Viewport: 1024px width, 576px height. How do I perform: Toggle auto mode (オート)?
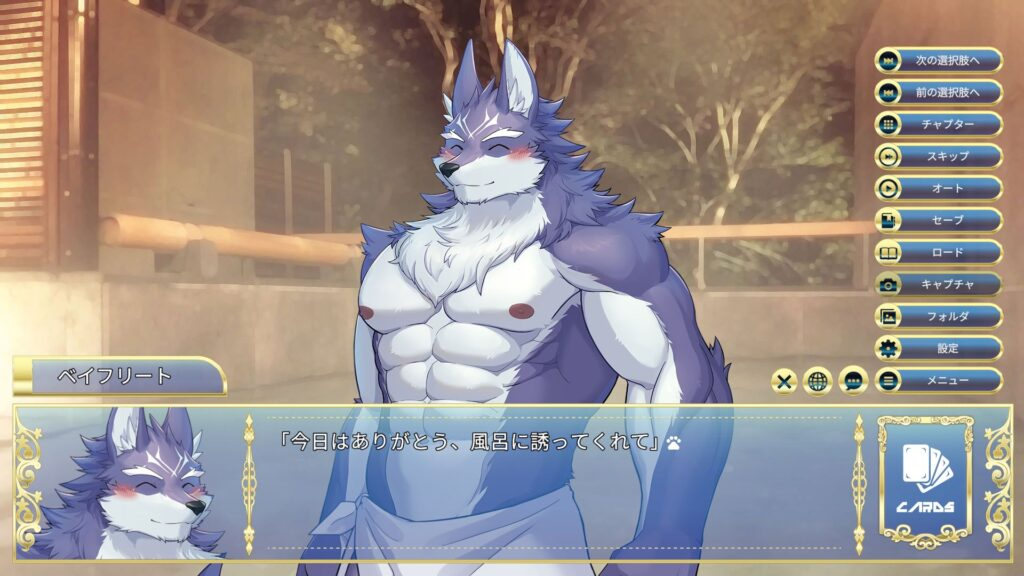pyautogui.click(x=938, y=188)
